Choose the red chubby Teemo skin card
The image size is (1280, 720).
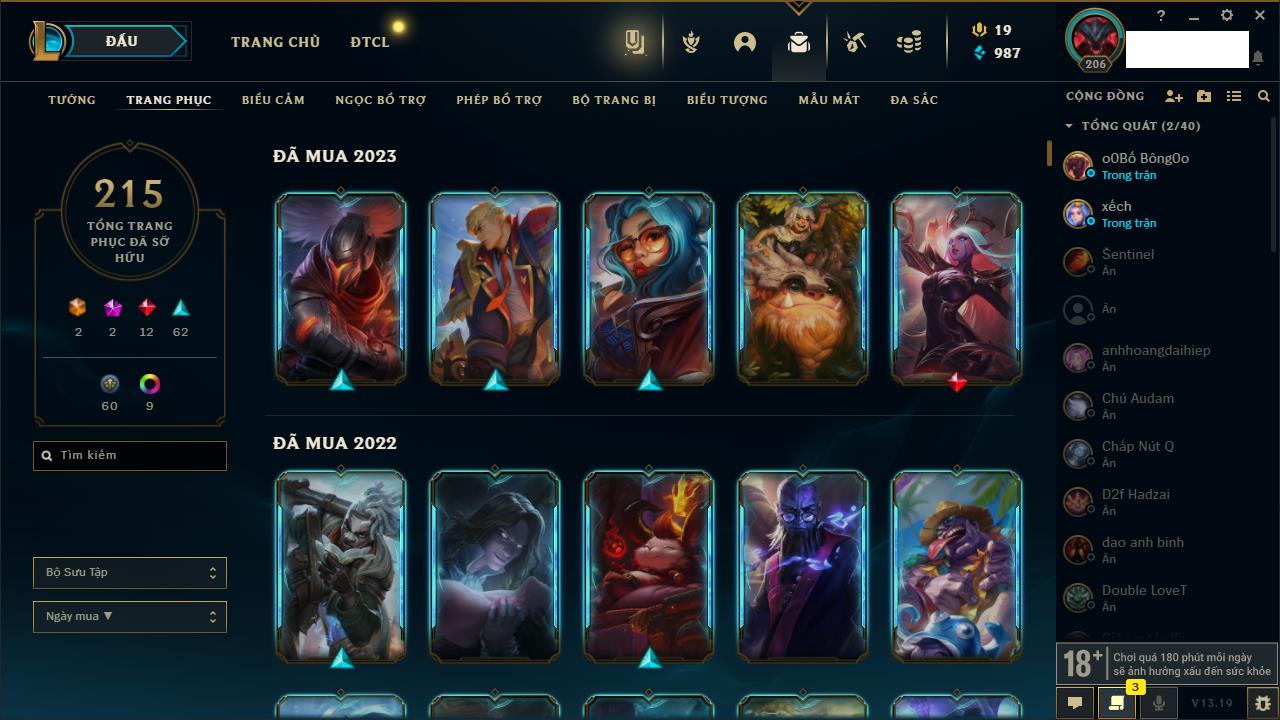[x=649, y=566]
